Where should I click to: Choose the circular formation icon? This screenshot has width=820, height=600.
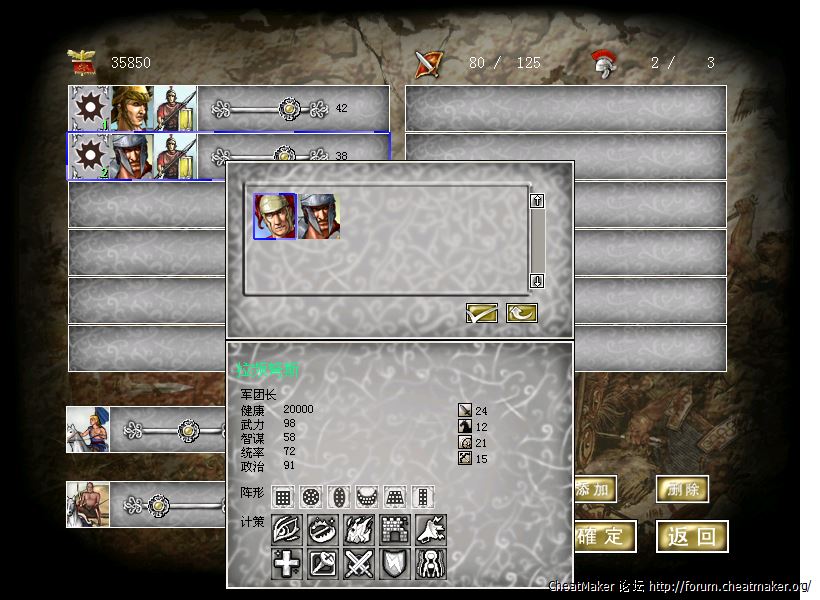coord(311,496)
